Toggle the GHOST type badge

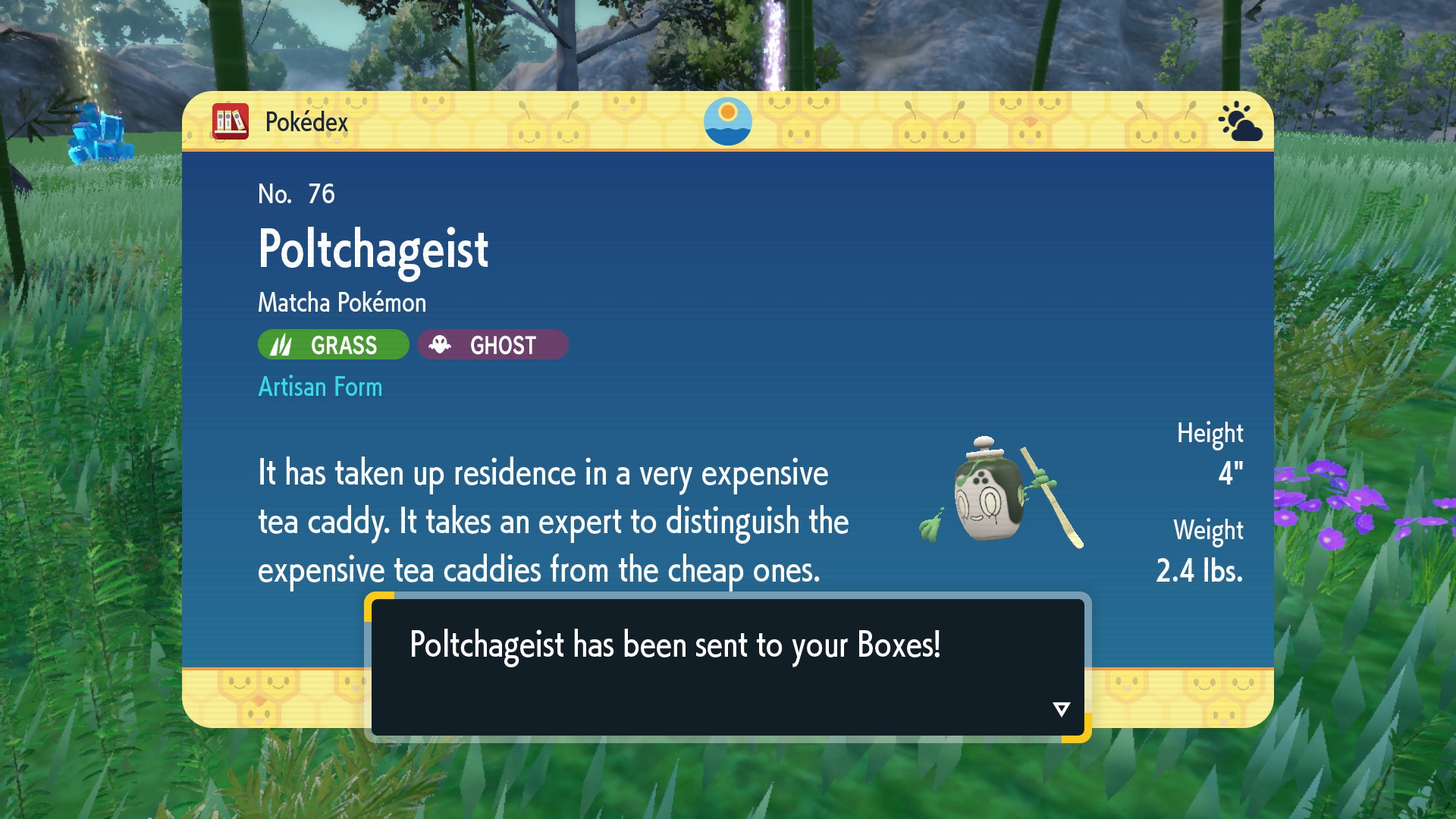[x=491, y=344]
